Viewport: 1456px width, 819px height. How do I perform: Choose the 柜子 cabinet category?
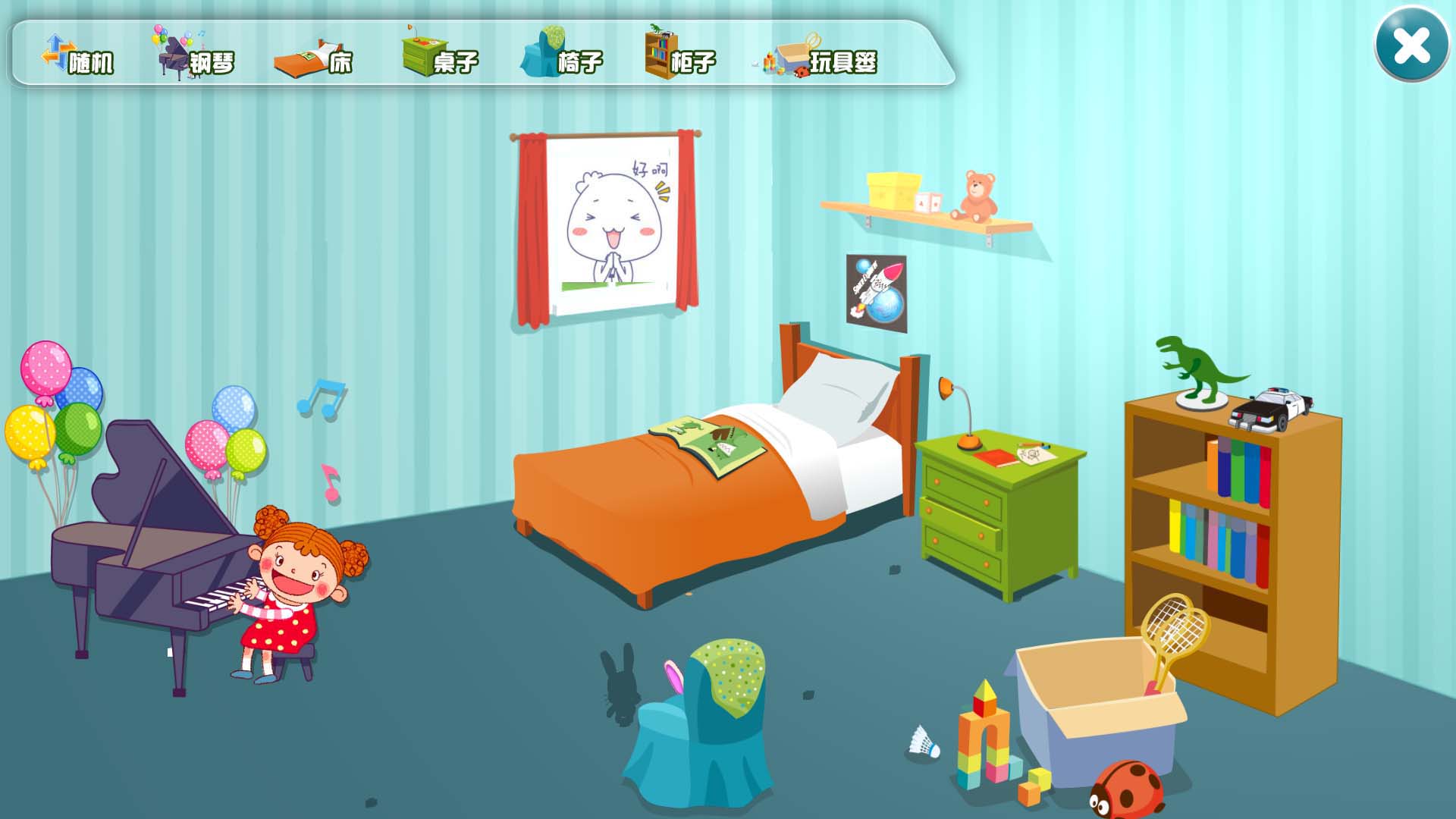click(x=680, y=58)
